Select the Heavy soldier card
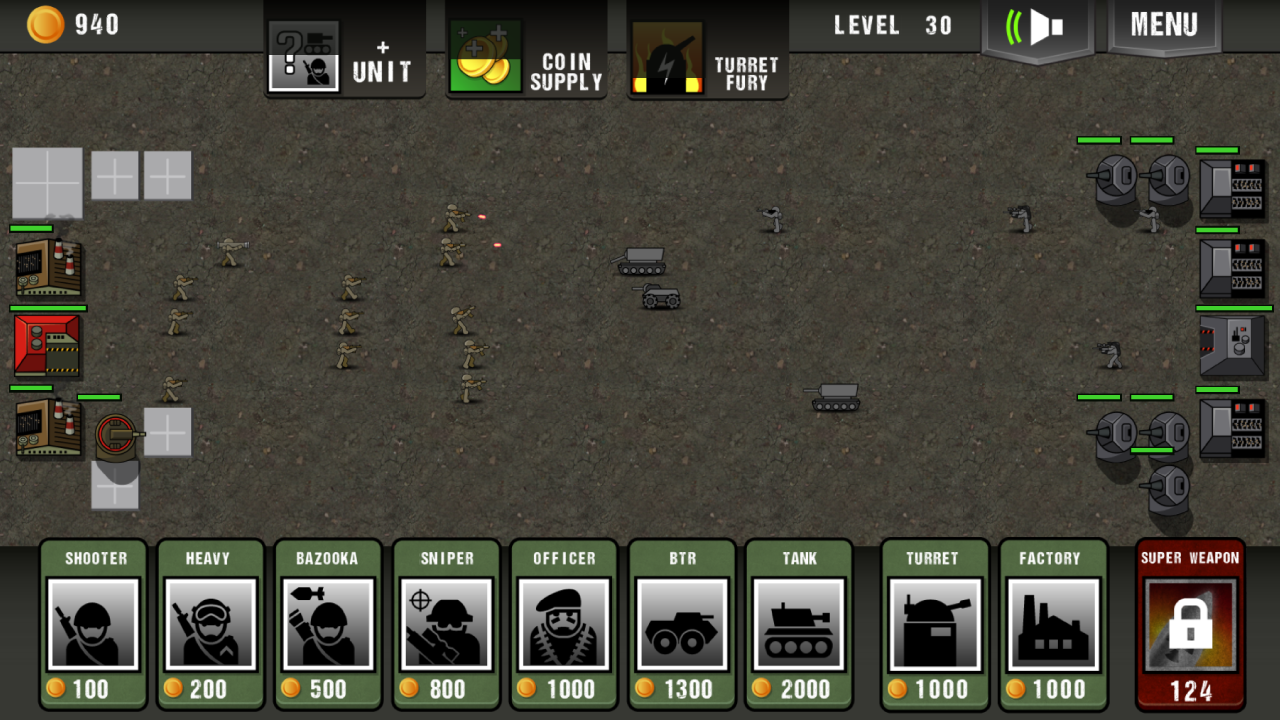This screenshot has width=1280, height=720. click(x=210, y=625)
